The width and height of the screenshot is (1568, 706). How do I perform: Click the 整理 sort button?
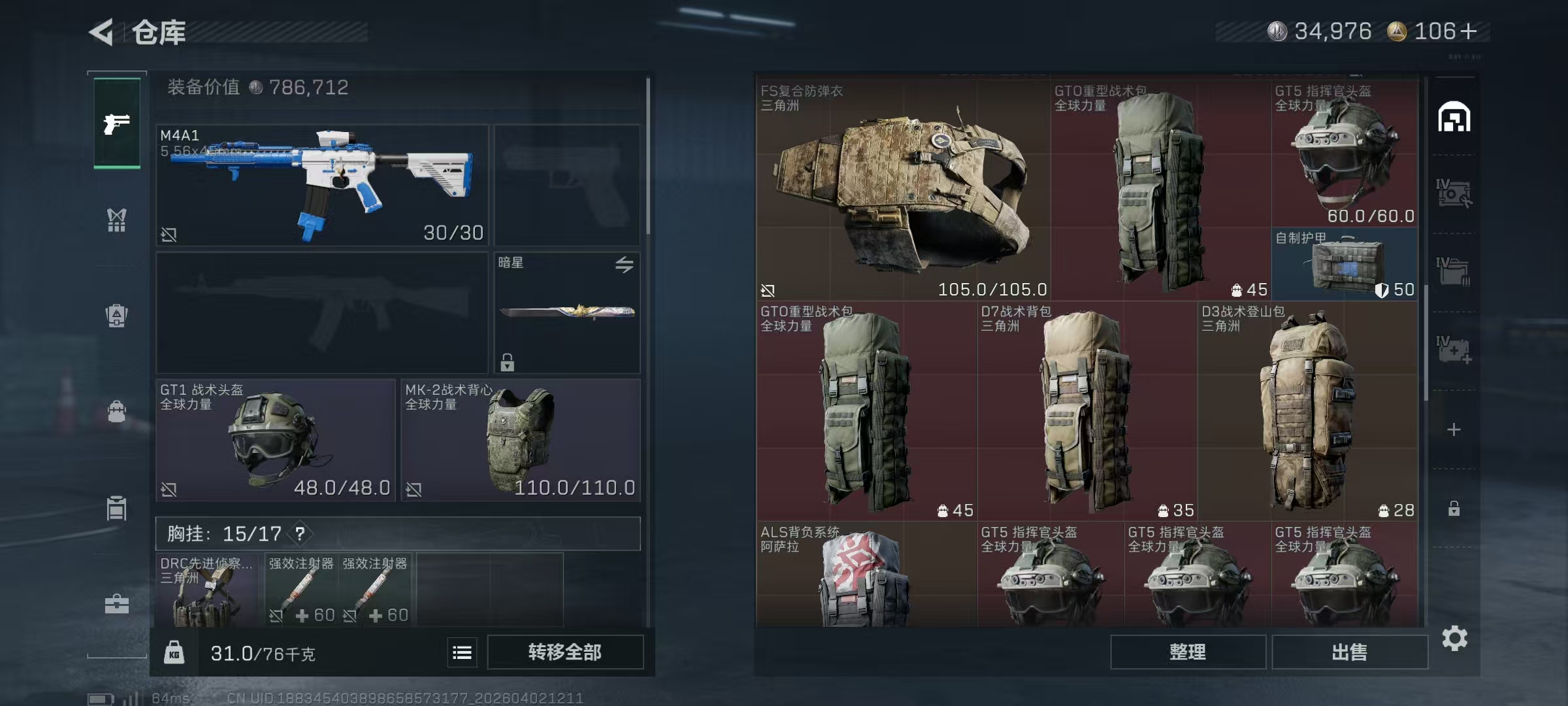coord(1187,652)
